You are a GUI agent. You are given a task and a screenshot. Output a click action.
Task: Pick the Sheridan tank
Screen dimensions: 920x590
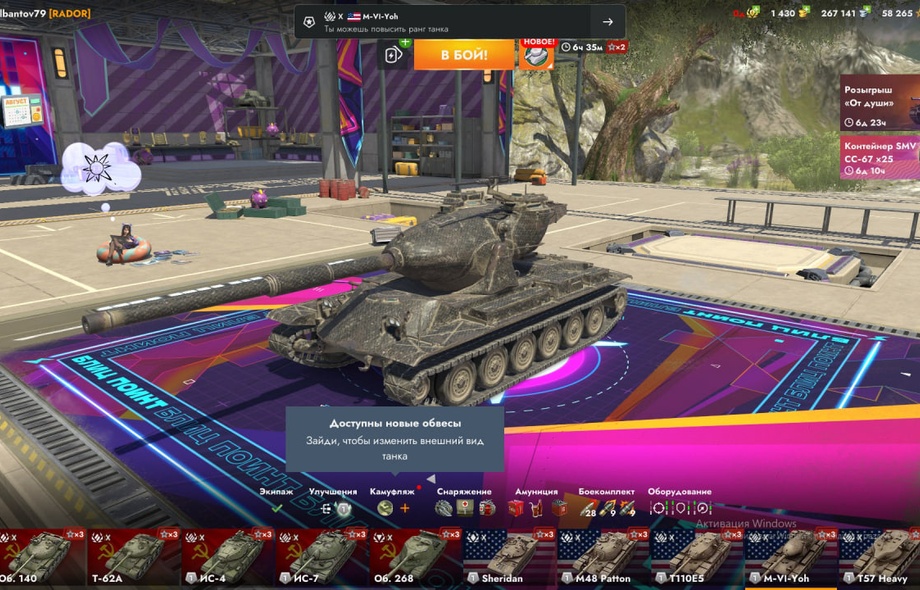coord(506,558)
